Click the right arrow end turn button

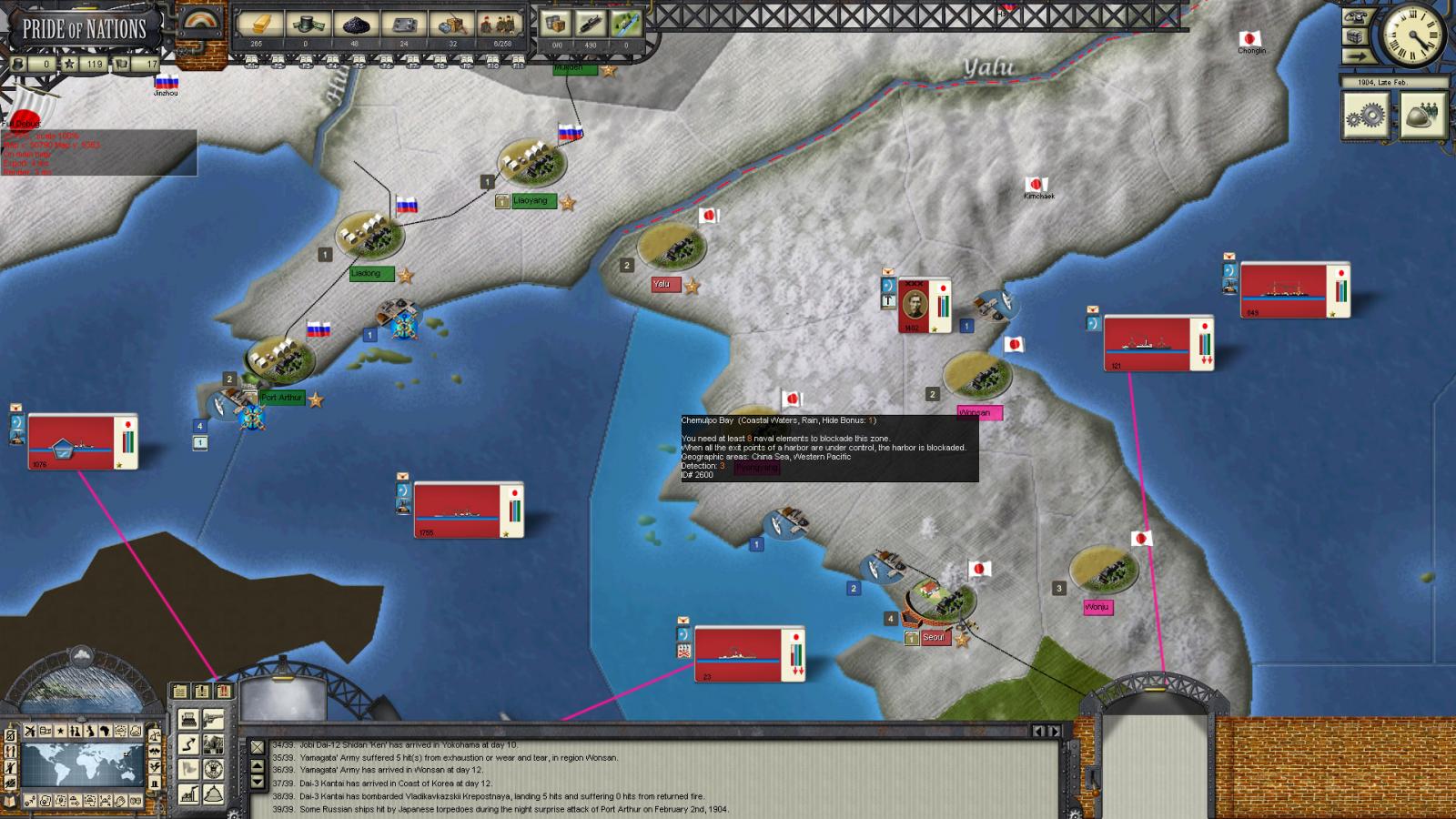[x=1357, y=56]
